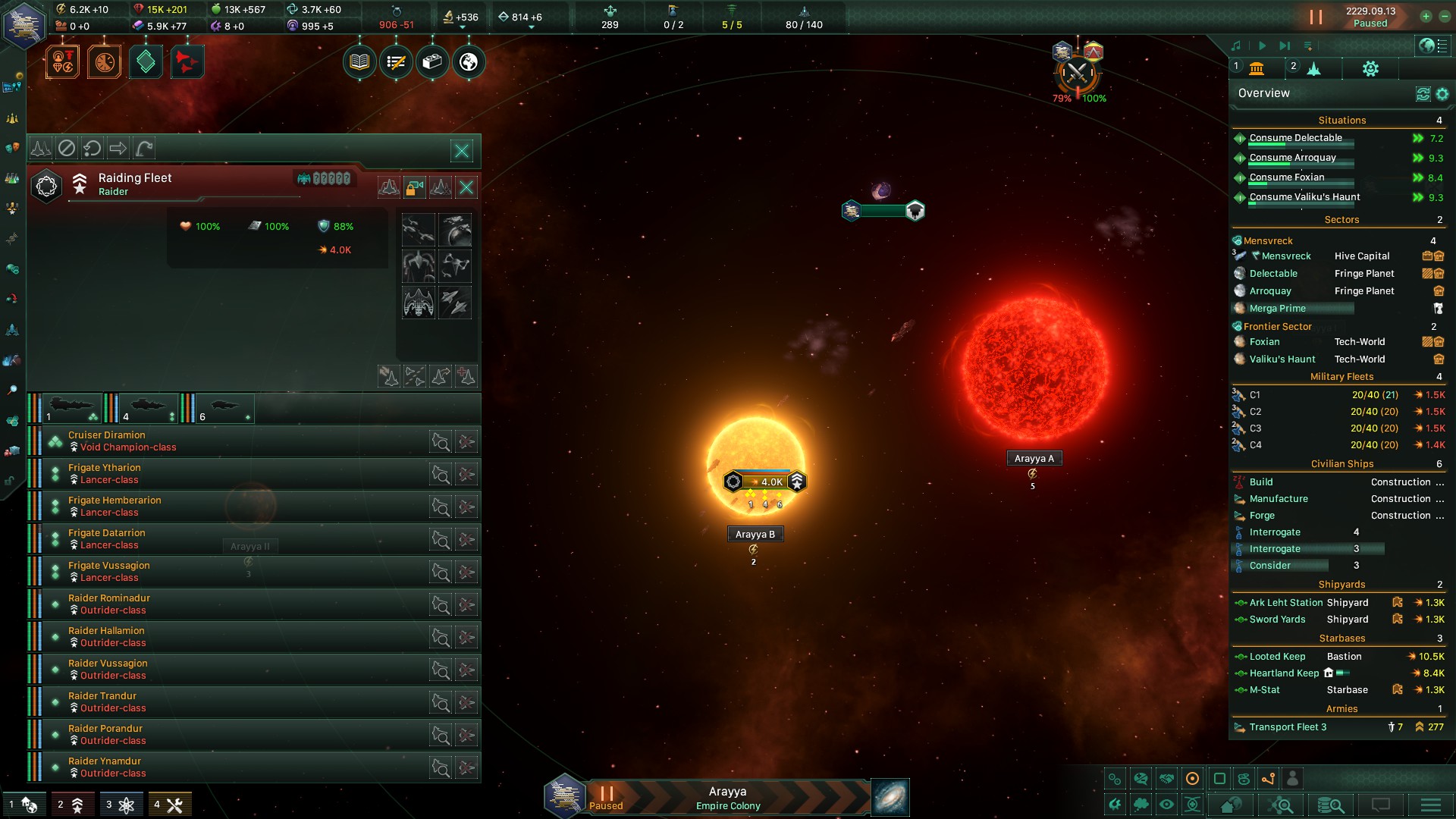The height and width of the screenshot is (819, 1456).
Task: Click the stop orders circle-slash button
Action: click(x=67, y=148)
